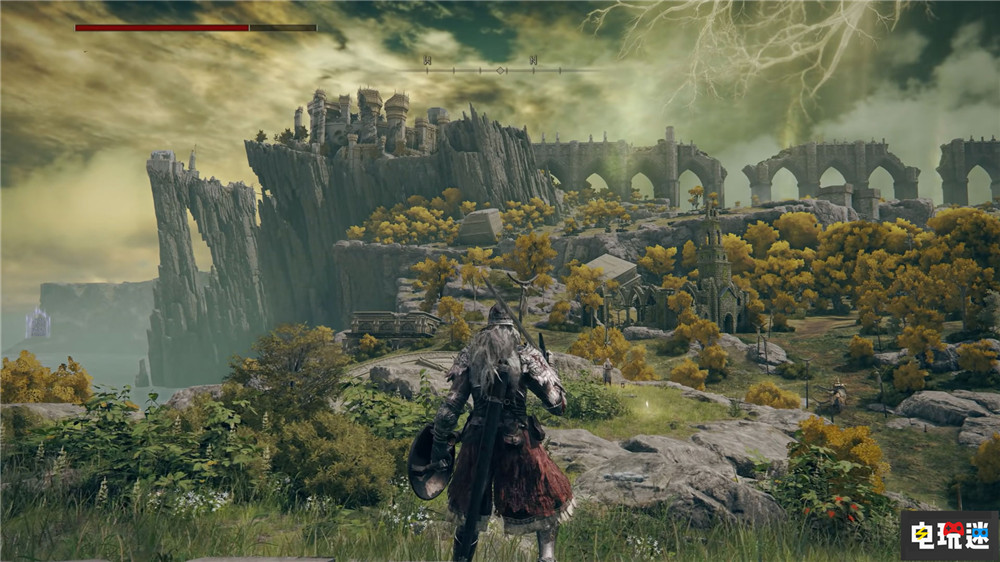Click the compass bar at top of screen
1000x562 pixels.
click(500, 69)
